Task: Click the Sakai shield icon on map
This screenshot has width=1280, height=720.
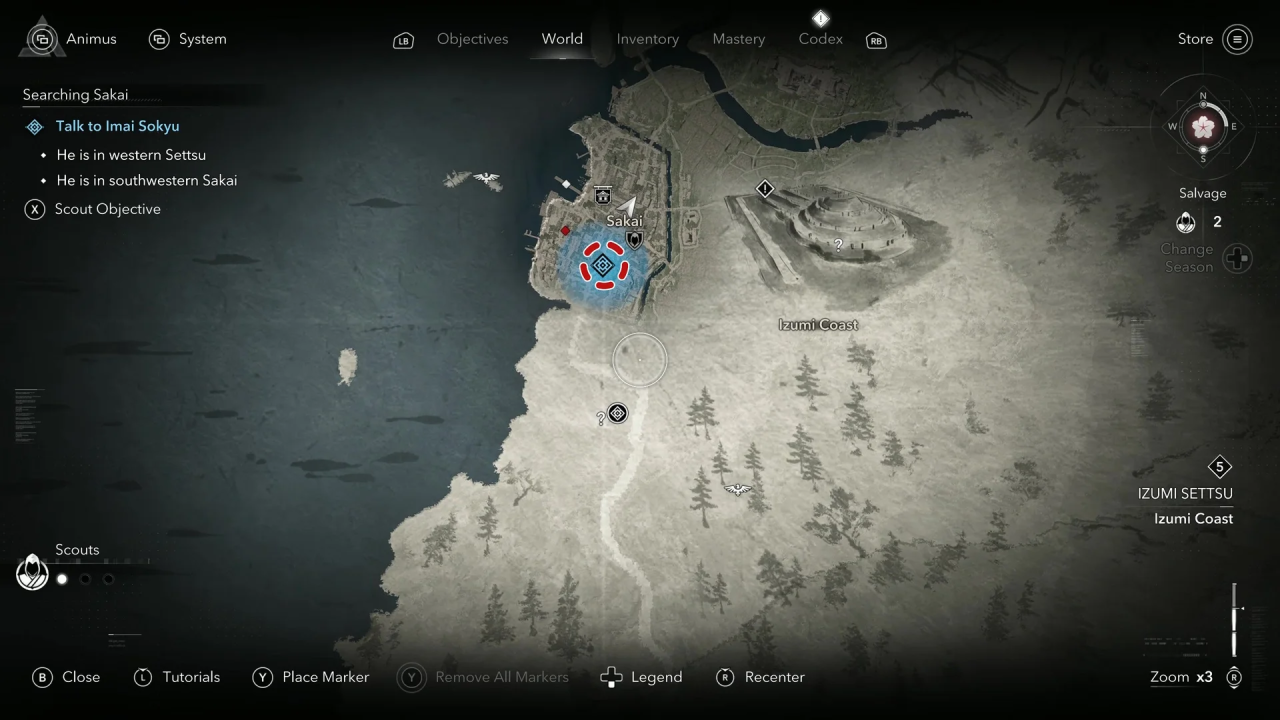Action: (x=633, y=240)
